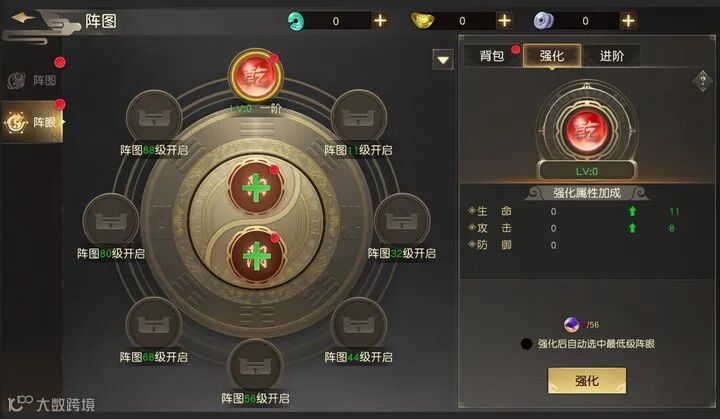
Task: Select the locked slot 阵图56级开启
Action: pyautogui.click(x=254, y=366)
